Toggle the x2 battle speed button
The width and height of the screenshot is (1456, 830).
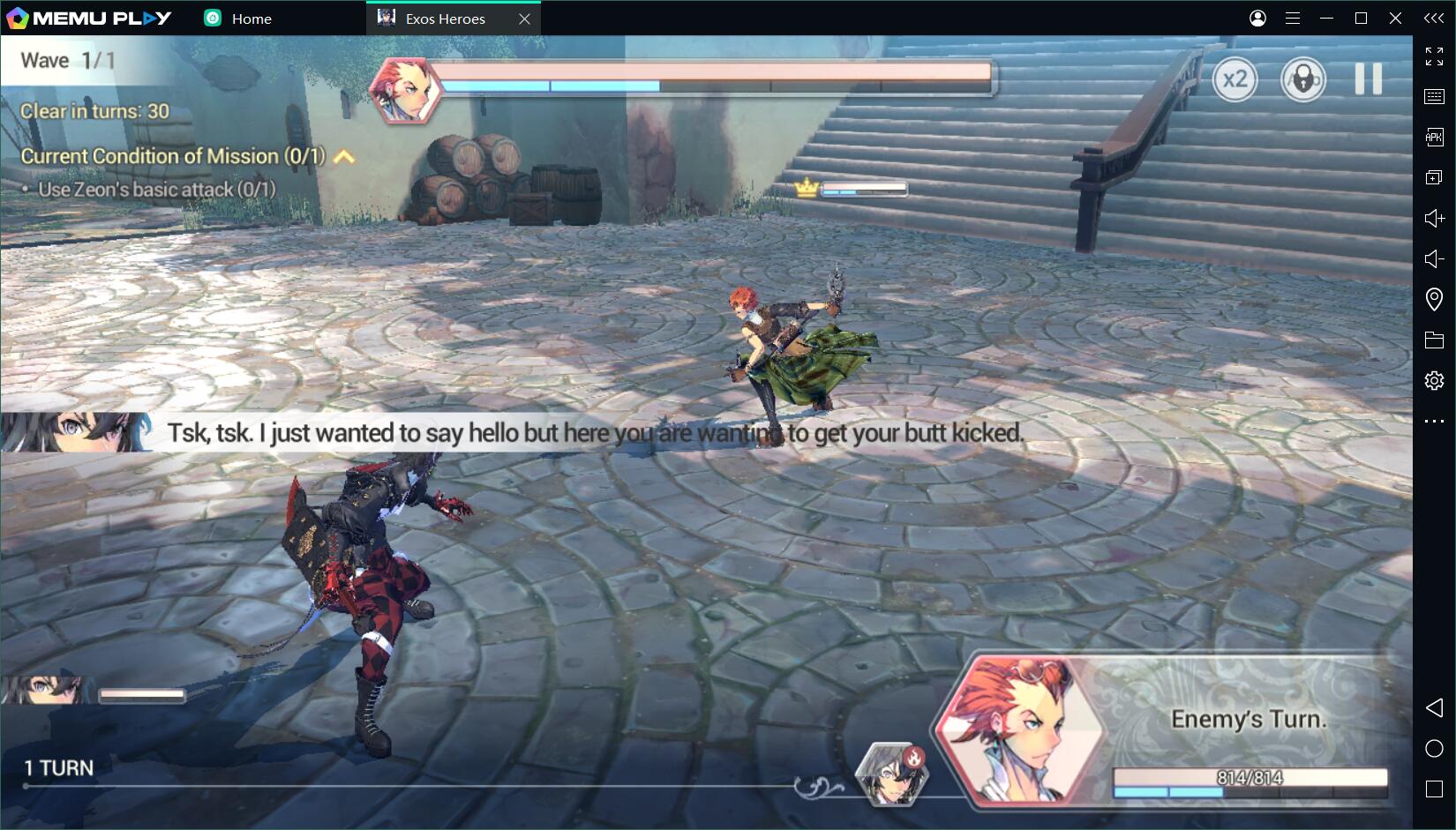[x=1235, y=79]
